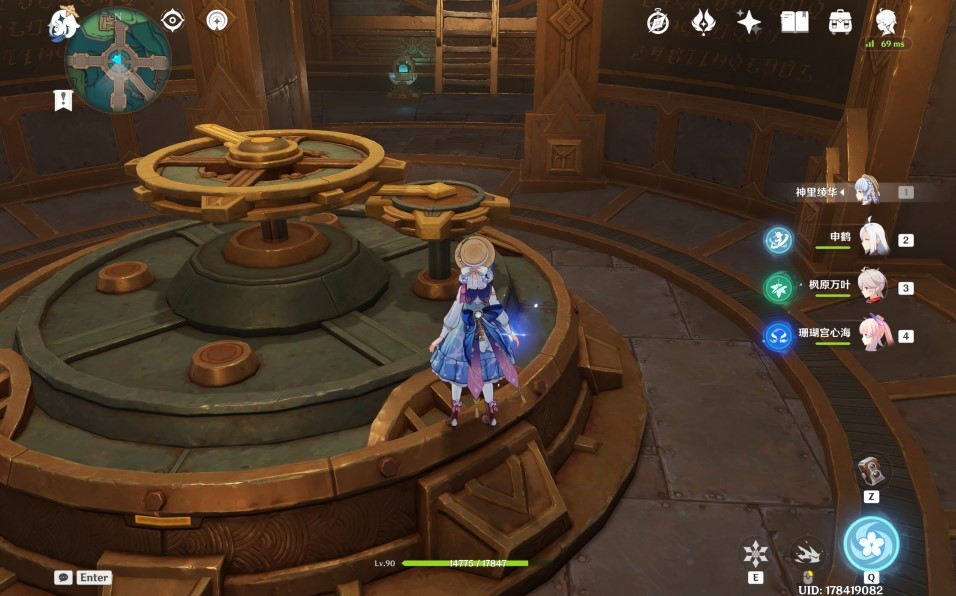Screen dimensions: 956x596
Task: Open the character profile head icon
Action: 886,20
